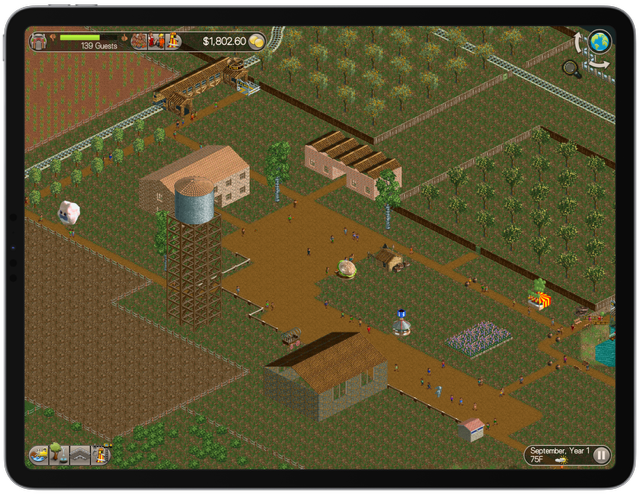Pause the game
Image resolution: width=640 pixels, height=495 pixels.
click(602, 455)
